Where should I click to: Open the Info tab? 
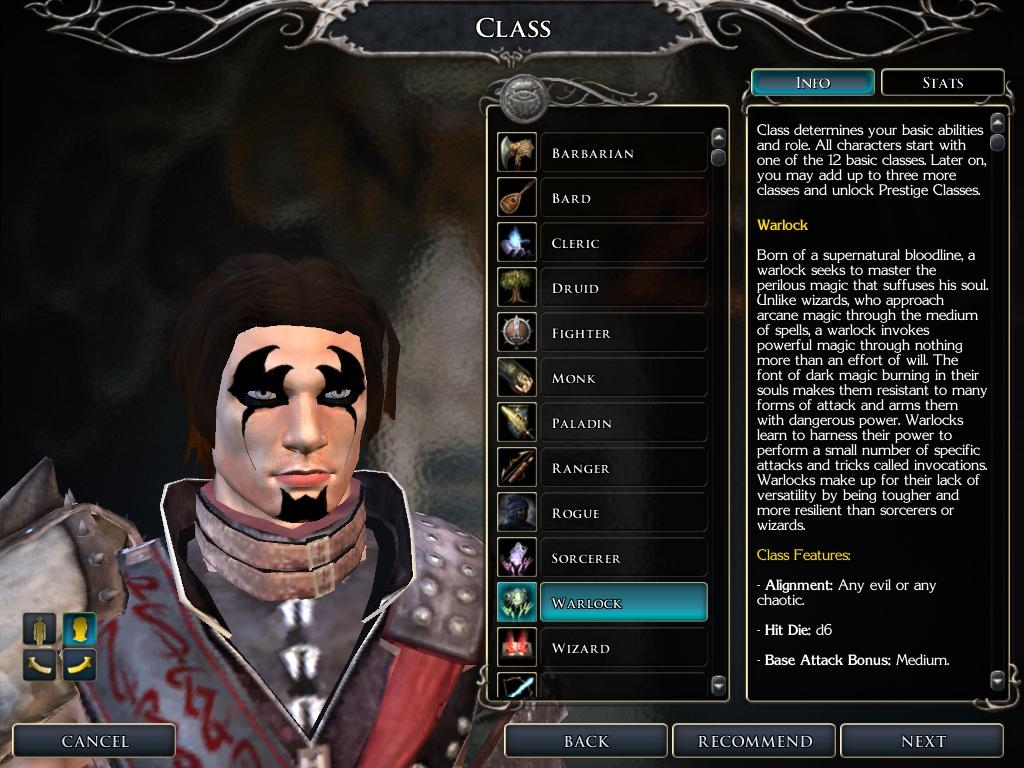coord(812,83)
